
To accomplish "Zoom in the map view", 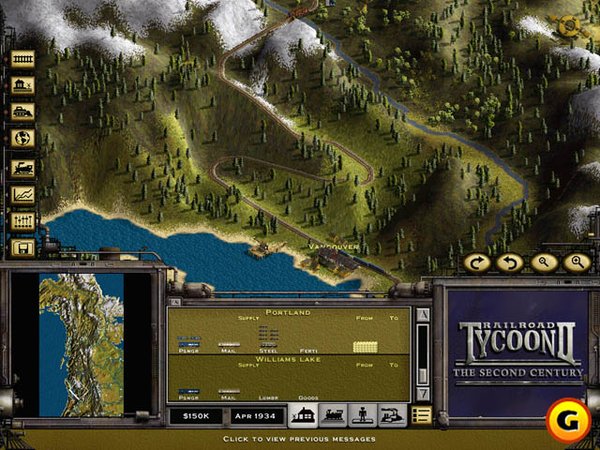I will (576, 263).
